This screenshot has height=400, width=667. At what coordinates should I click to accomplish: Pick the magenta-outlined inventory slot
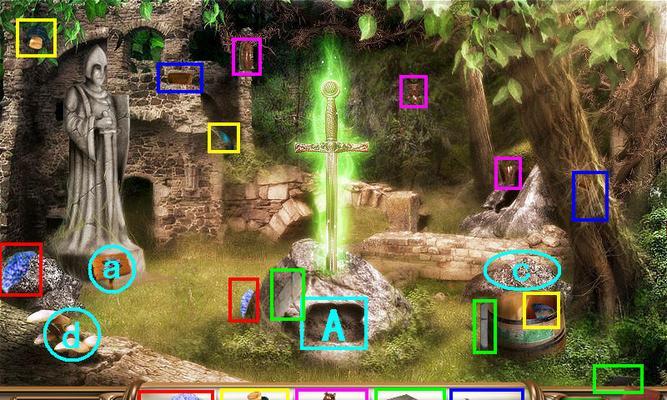[332, 395]
